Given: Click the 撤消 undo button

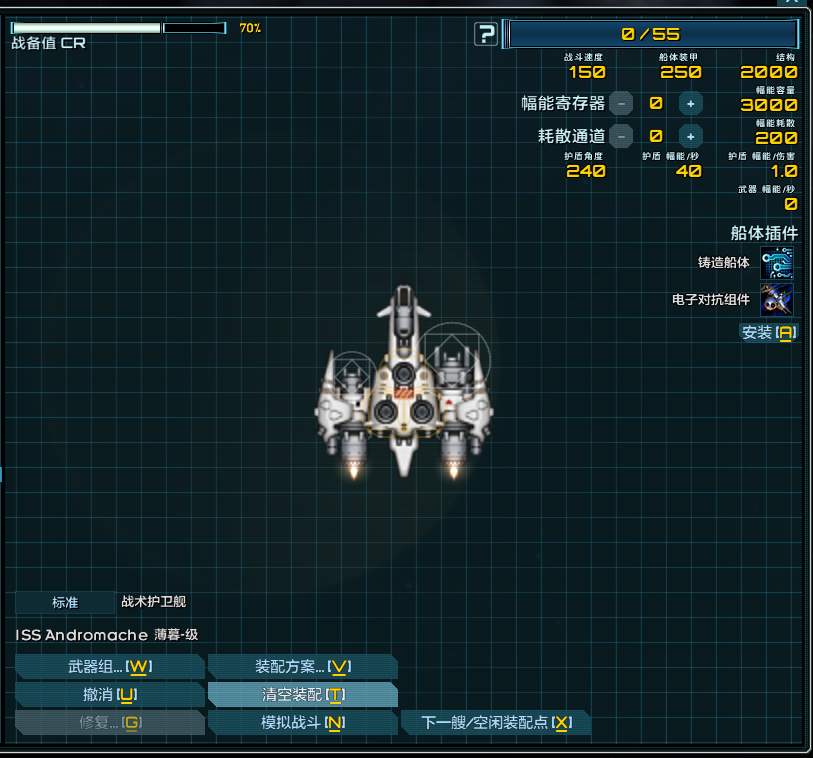Looking at the screenshot, I should coord(110,694).
